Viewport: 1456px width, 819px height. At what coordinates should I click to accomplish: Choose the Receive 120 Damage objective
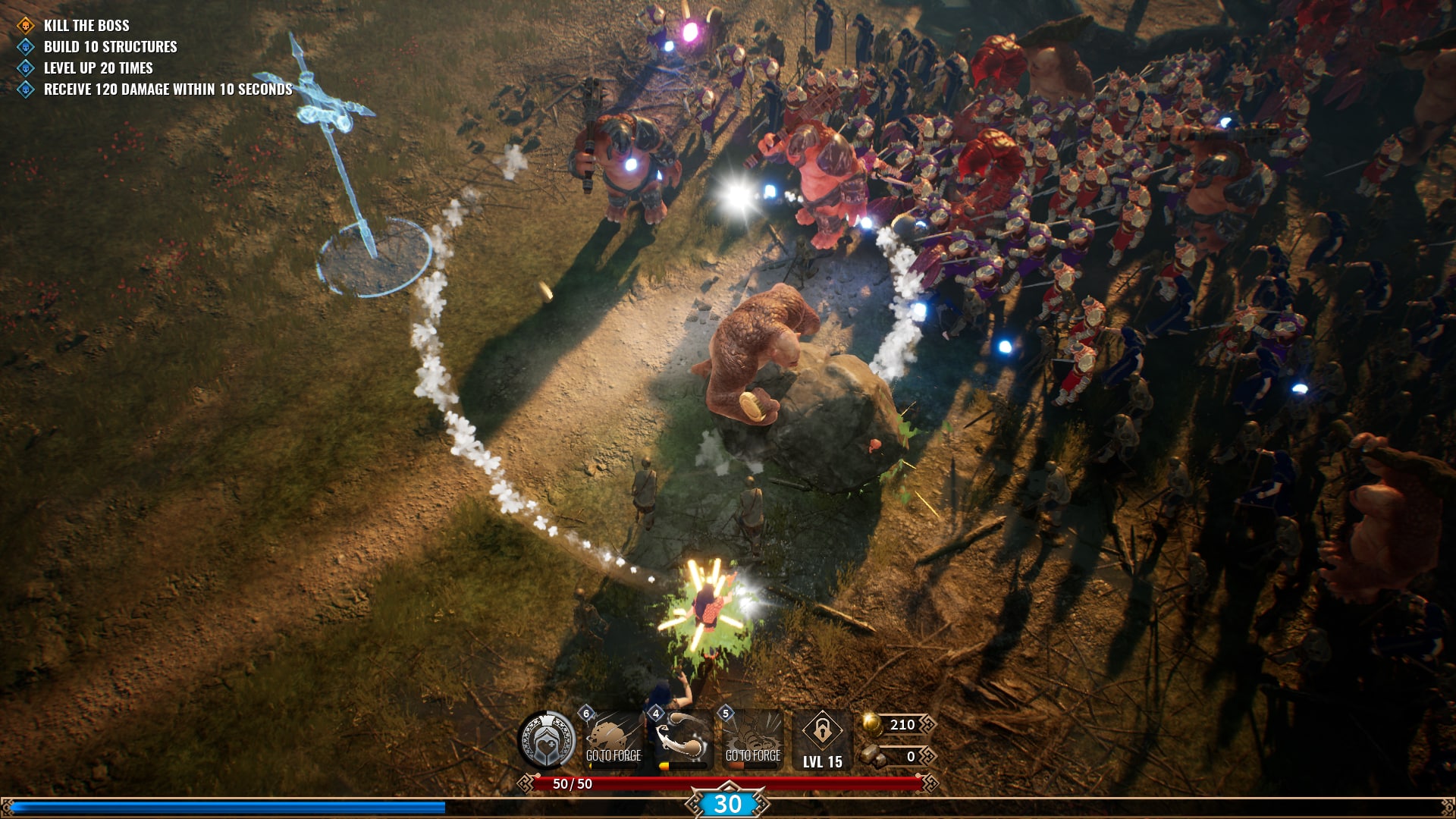168,89
